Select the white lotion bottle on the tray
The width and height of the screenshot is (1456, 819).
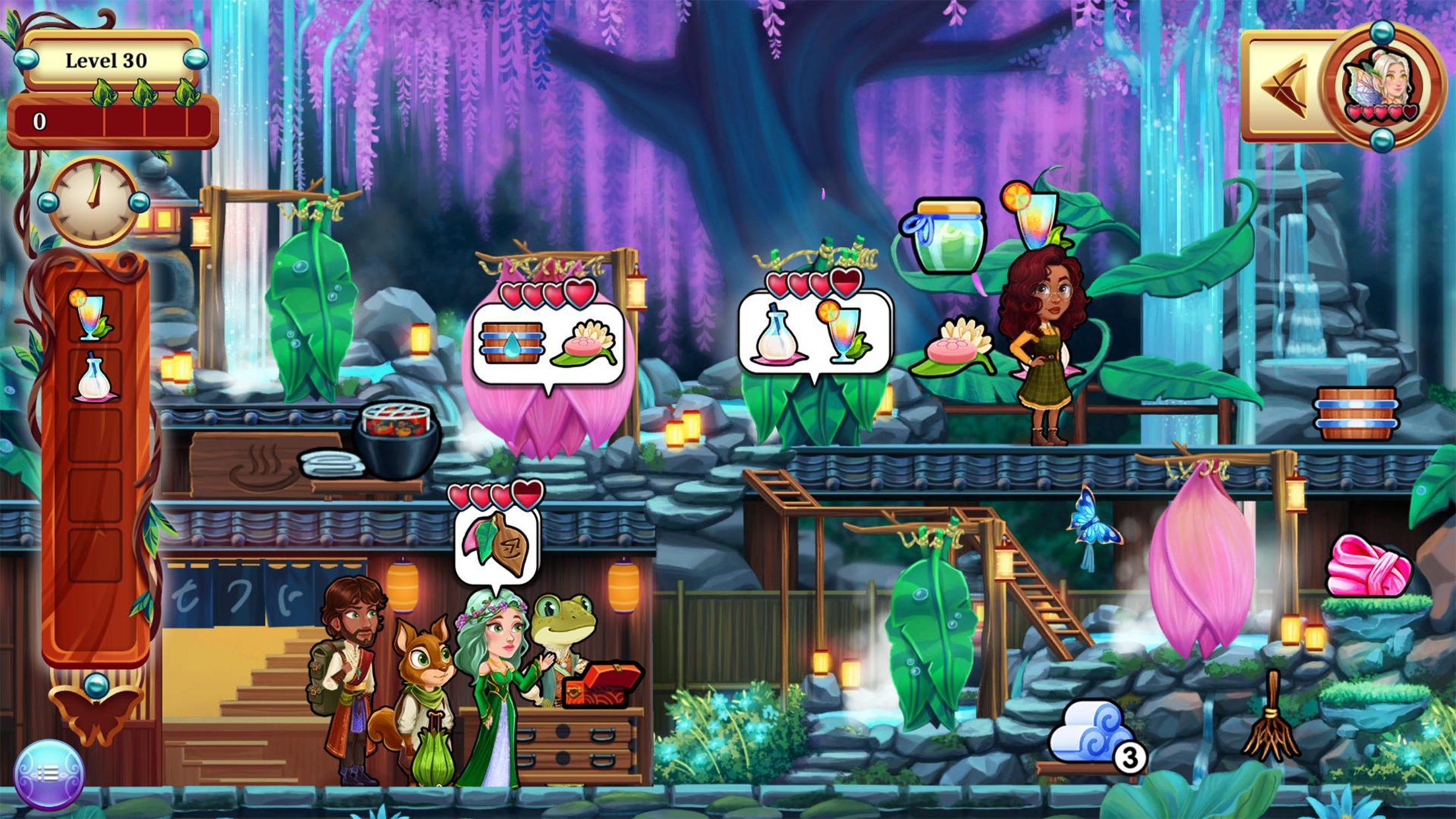(95, 379)
